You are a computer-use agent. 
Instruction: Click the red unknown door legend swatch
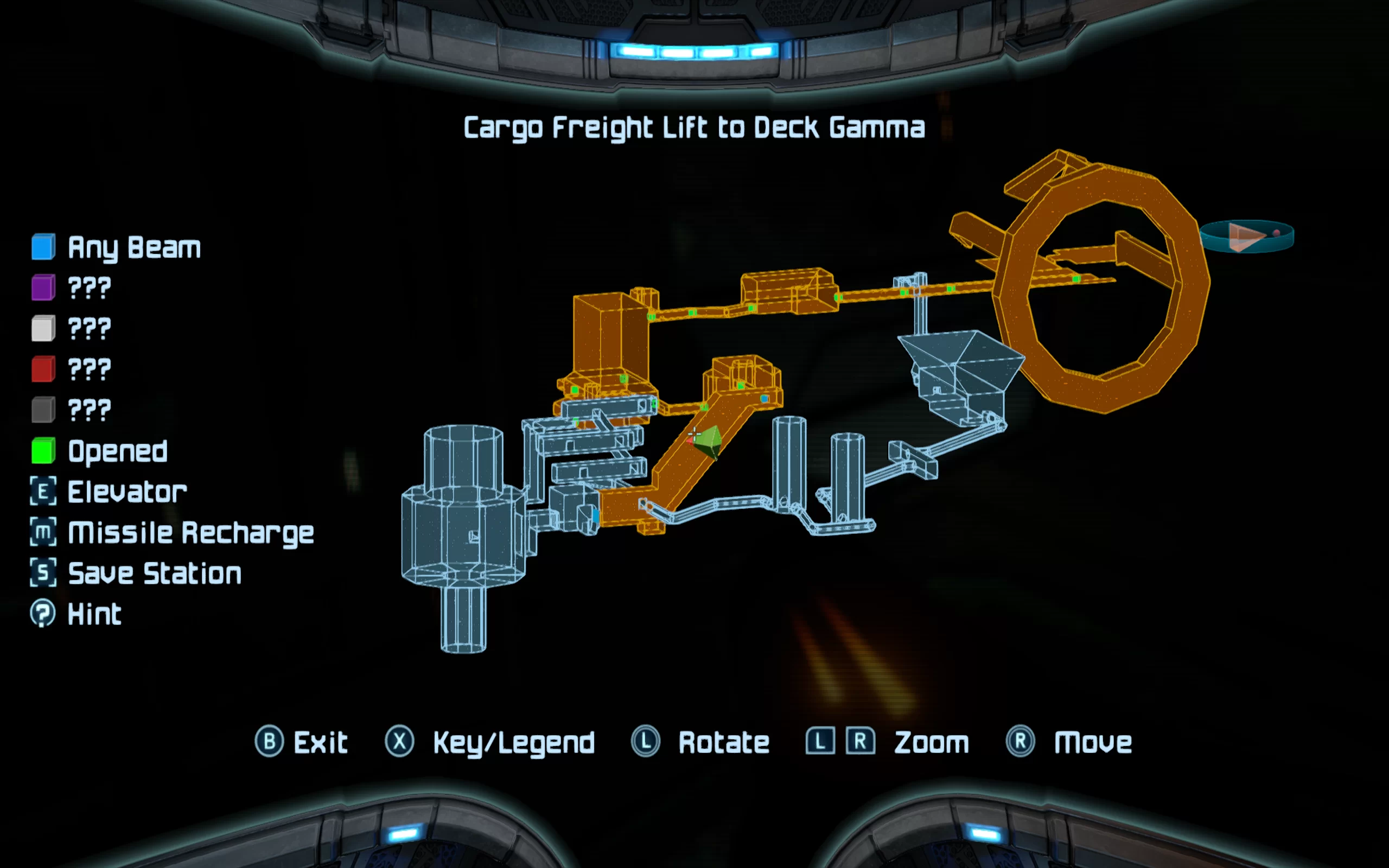pos(43,369)
